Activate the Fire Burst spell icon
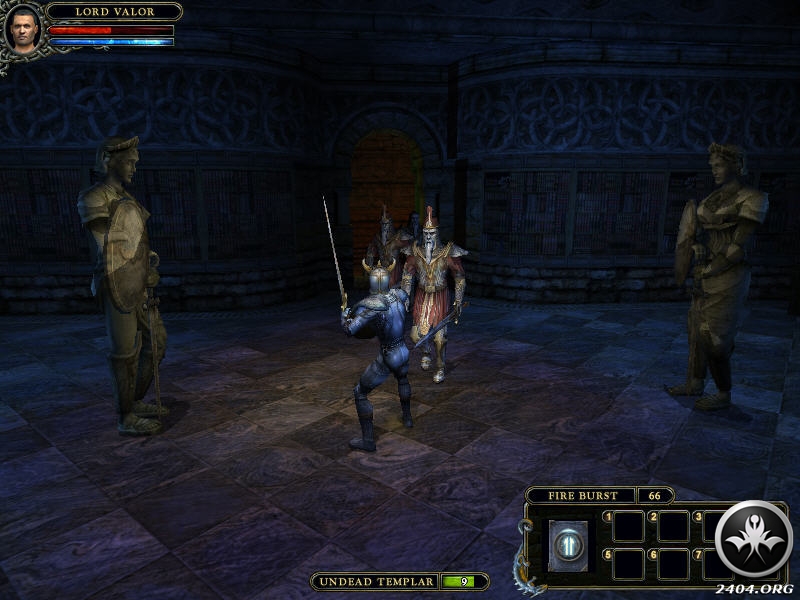The image size is (800, 600). coord(568,546)
